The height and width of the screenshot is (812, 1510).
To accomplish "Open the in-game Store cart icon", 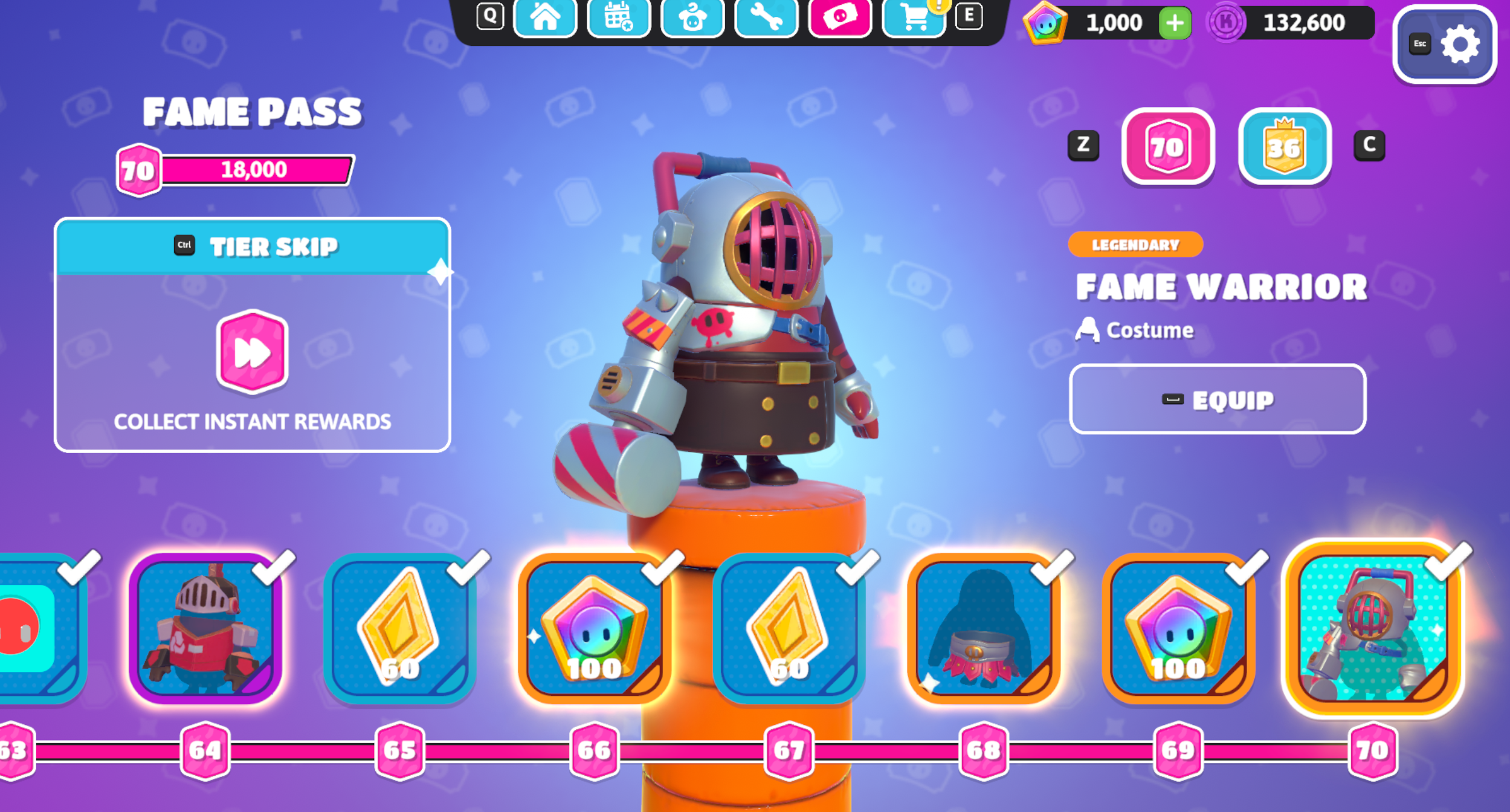I will pyautogui.click(x=914, y=18).
